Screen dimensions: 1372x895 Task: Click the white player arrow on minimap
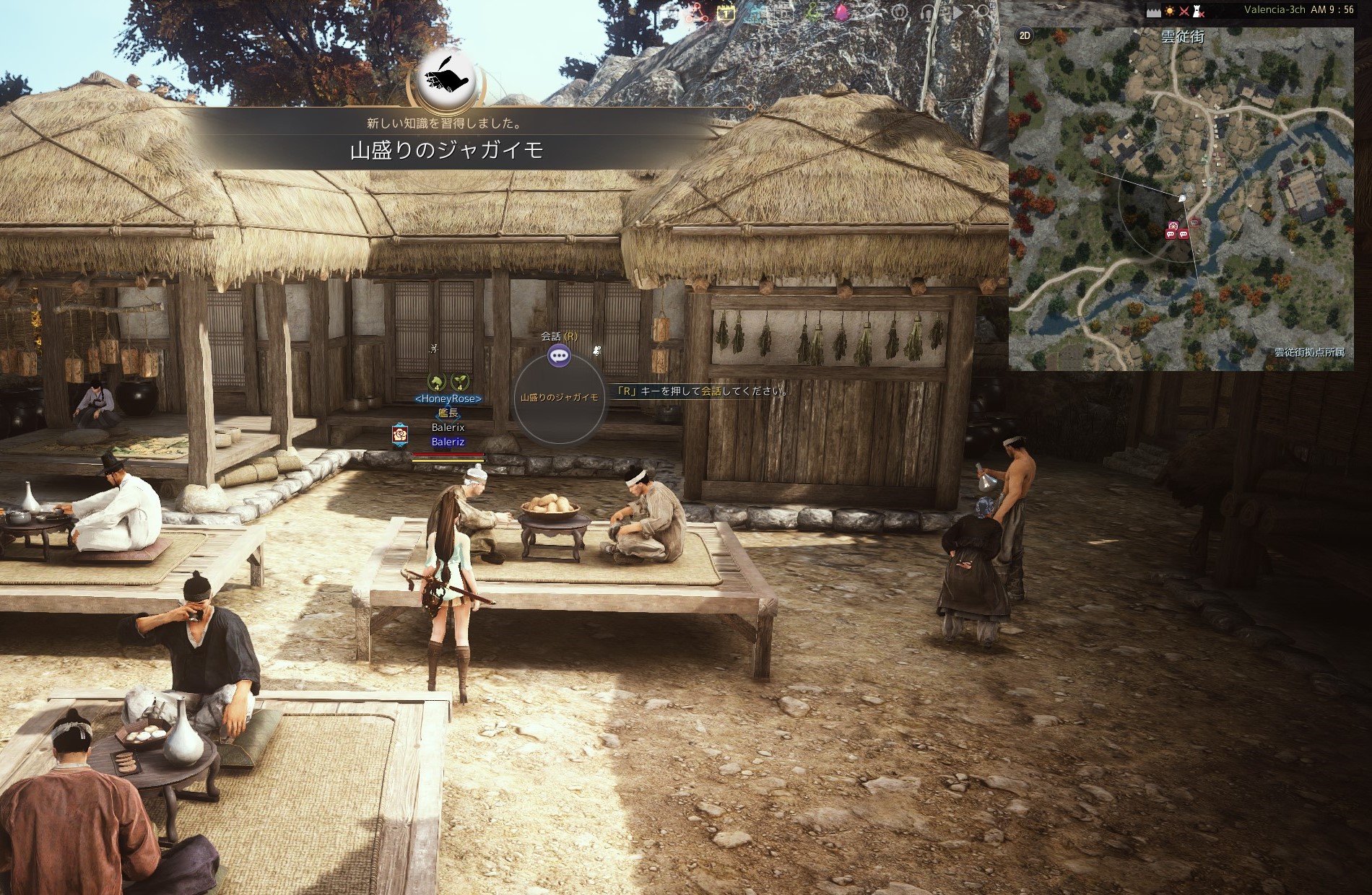tap(1182, 197)
